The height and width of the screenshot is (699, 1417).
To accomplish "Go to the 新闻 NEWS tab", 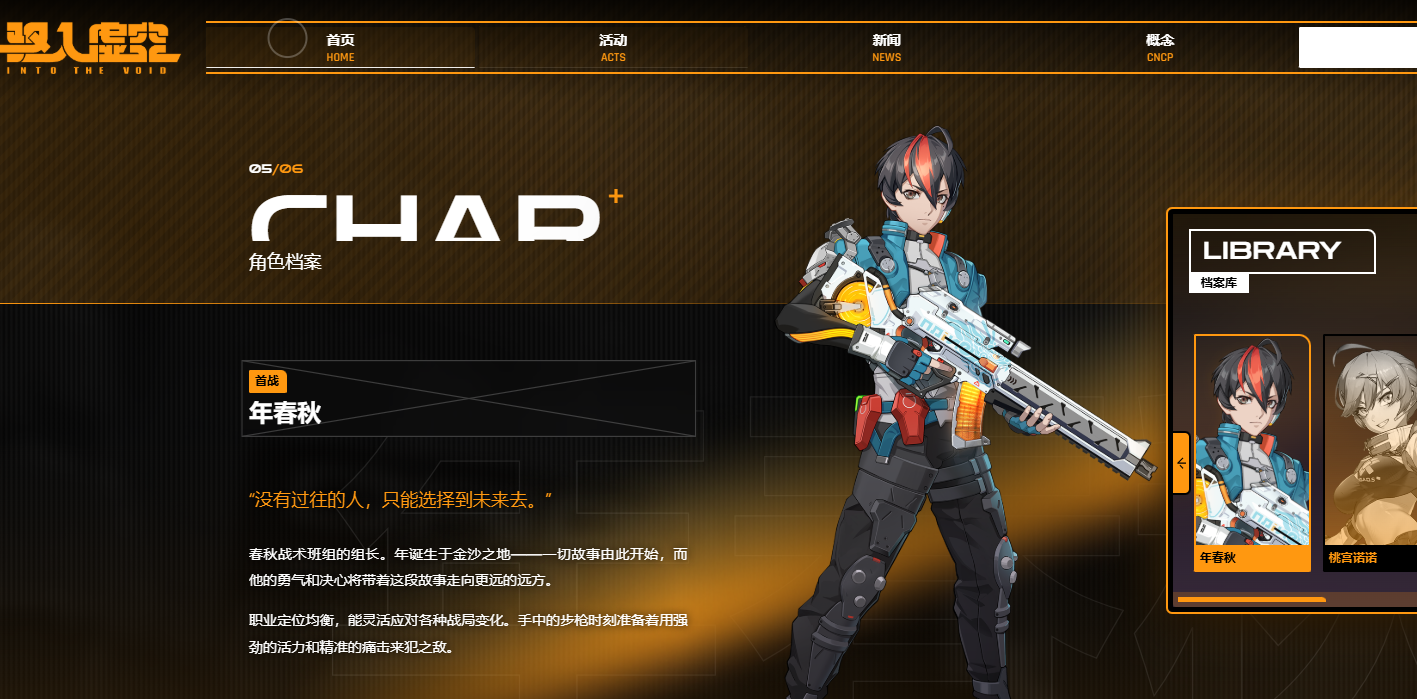I will (886, 47).
